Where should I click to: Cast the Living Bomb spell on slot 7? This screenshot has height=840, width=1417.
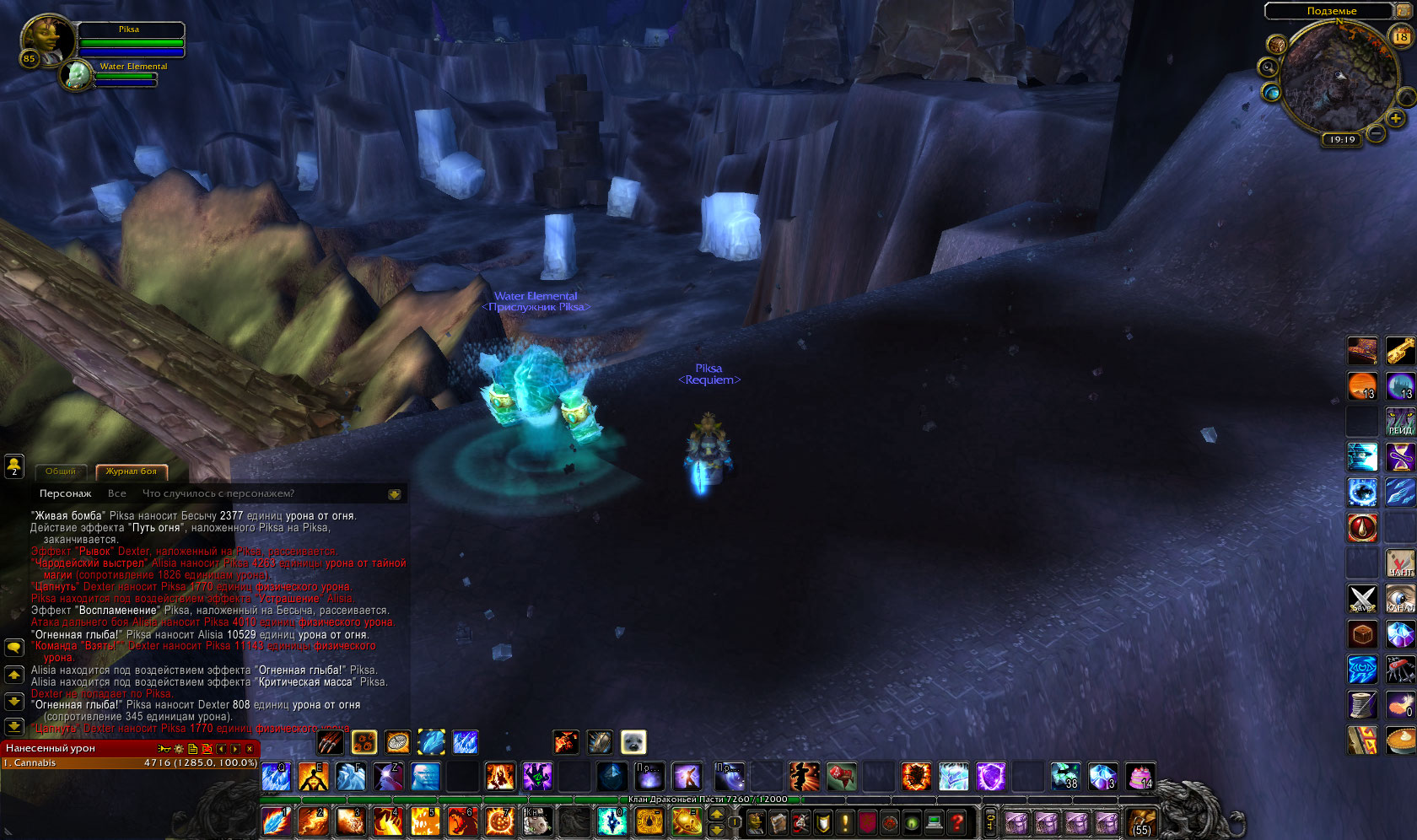499,821
